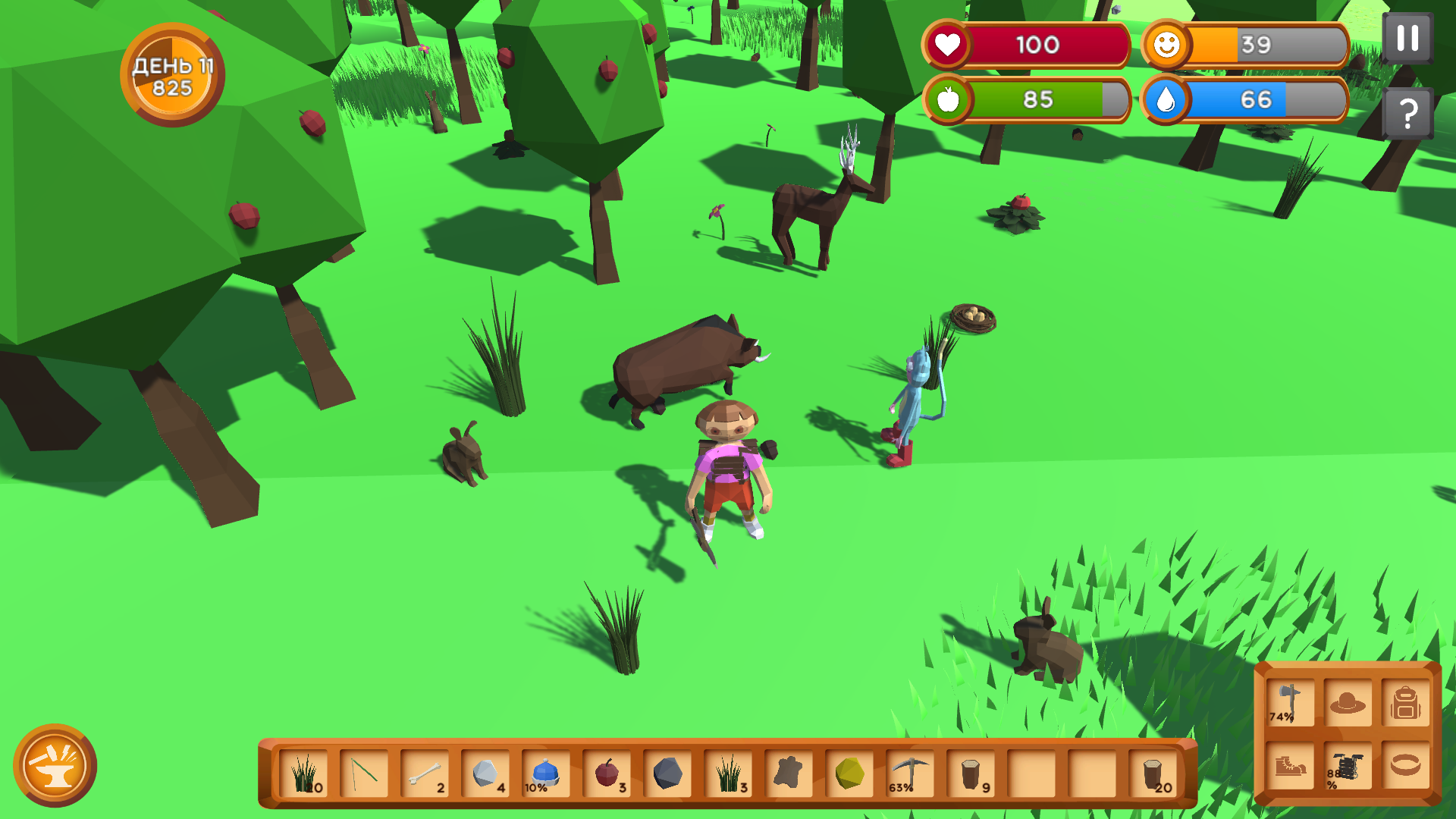Select the bone item in the hotbar

point(425,773)
